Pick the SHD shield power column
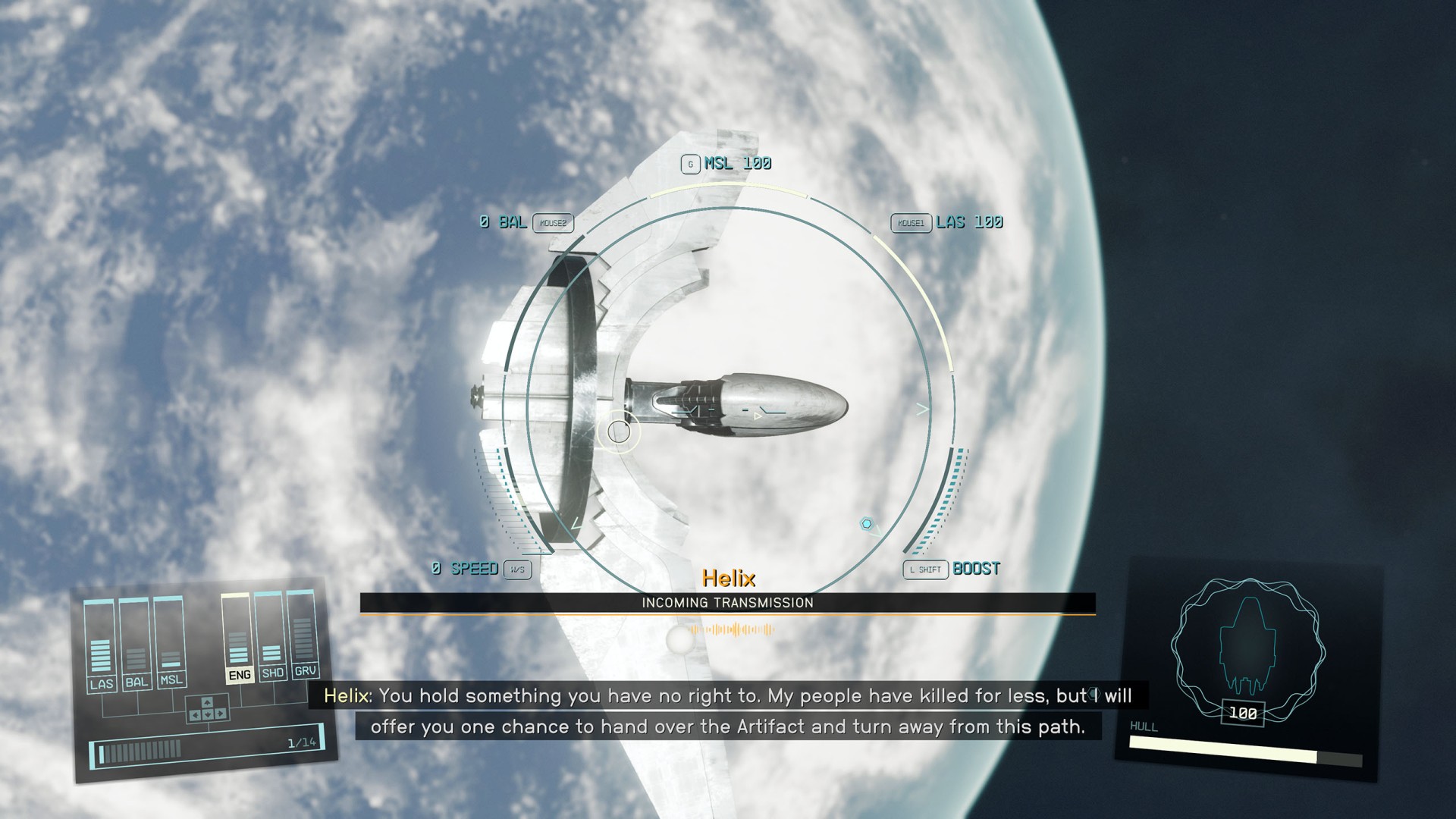Image resolution: width=1456 pixels, height=819 pixels. [271, 635]
